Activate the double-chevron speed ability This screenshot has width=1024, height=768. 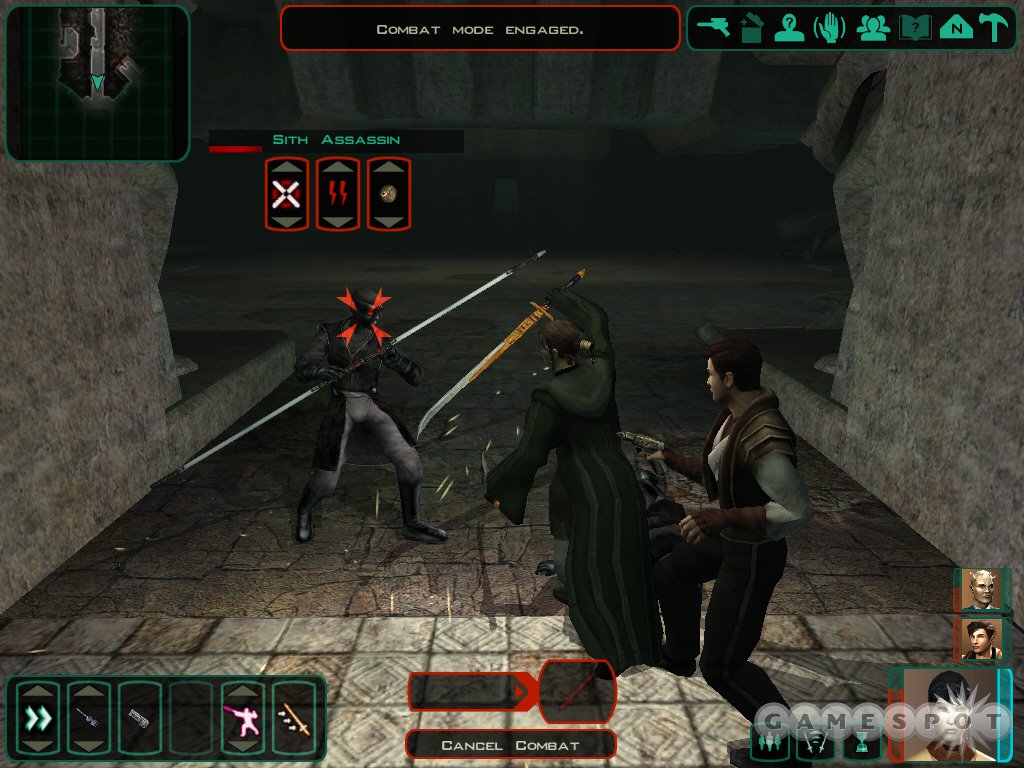point(38,718)
